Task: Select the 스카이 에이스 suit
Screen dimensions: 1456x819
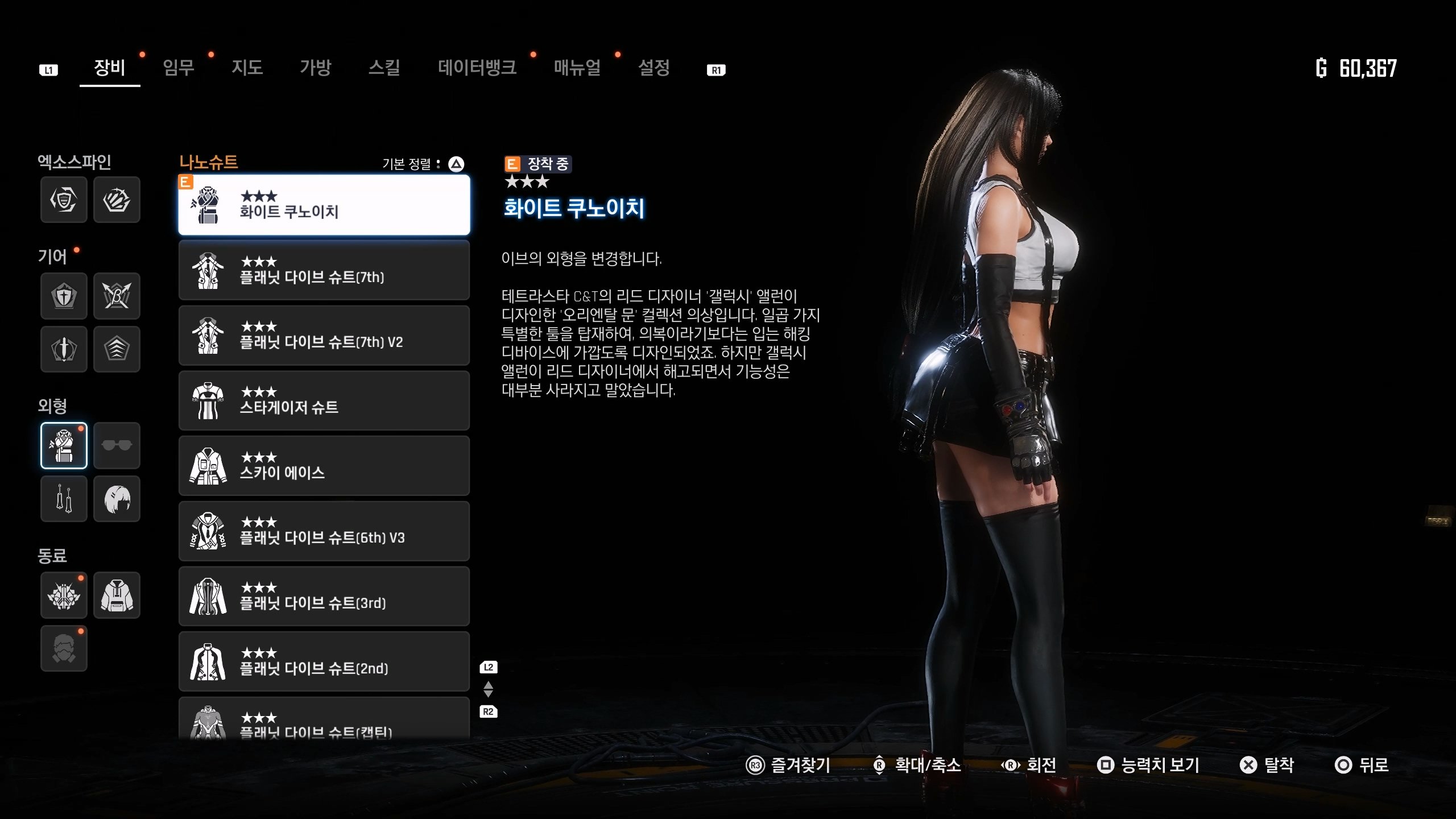Action: click(324, 466)
